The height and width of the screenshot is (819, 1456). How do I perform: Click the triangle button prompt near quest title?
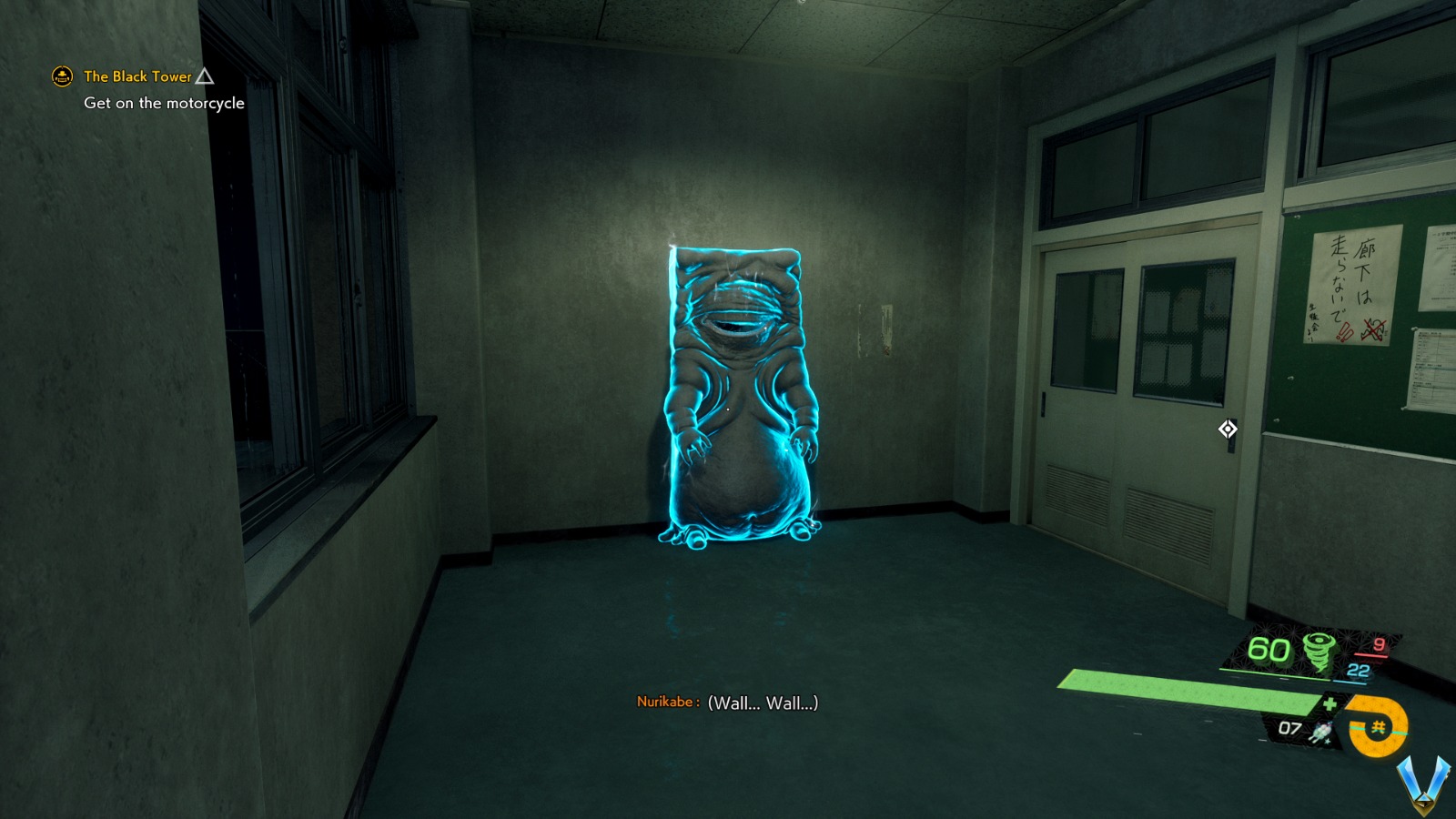[x=205, y=76]
